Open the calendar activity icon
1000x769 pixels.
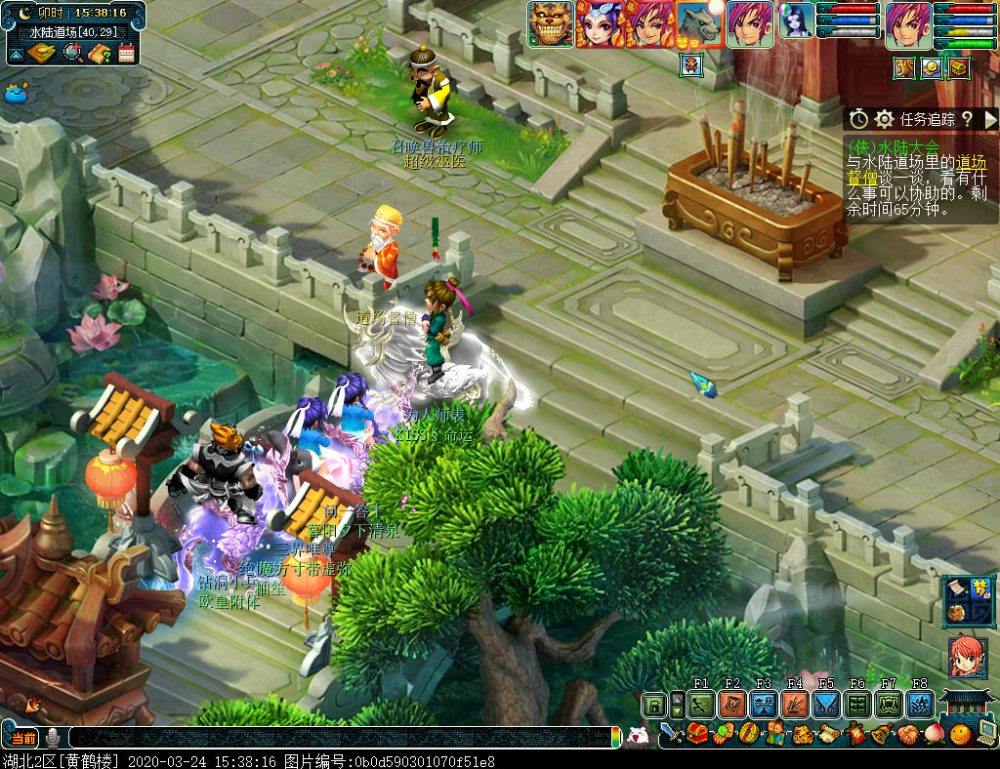click(x=126, y=53)
